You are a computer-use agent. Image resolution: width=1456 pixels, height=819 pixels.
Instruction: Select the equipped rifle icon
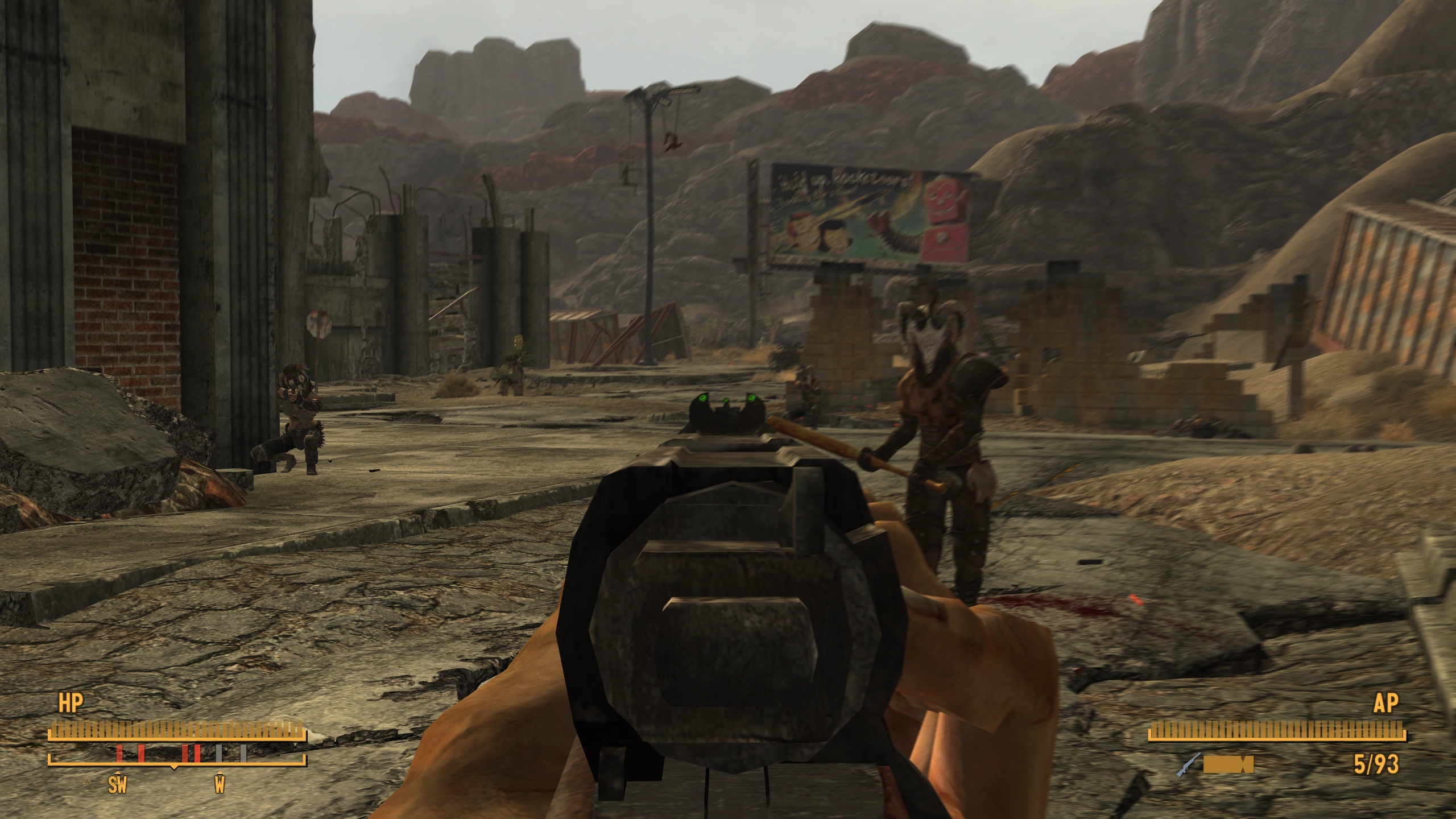click(x=1189, y=764)
